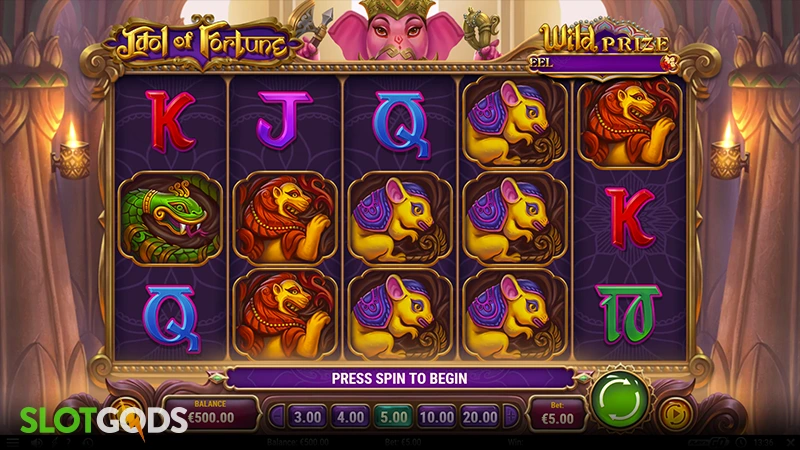Pick the 5.00 bet value
Viewport: 800px width, 450px height.
[x=393, y=413]
